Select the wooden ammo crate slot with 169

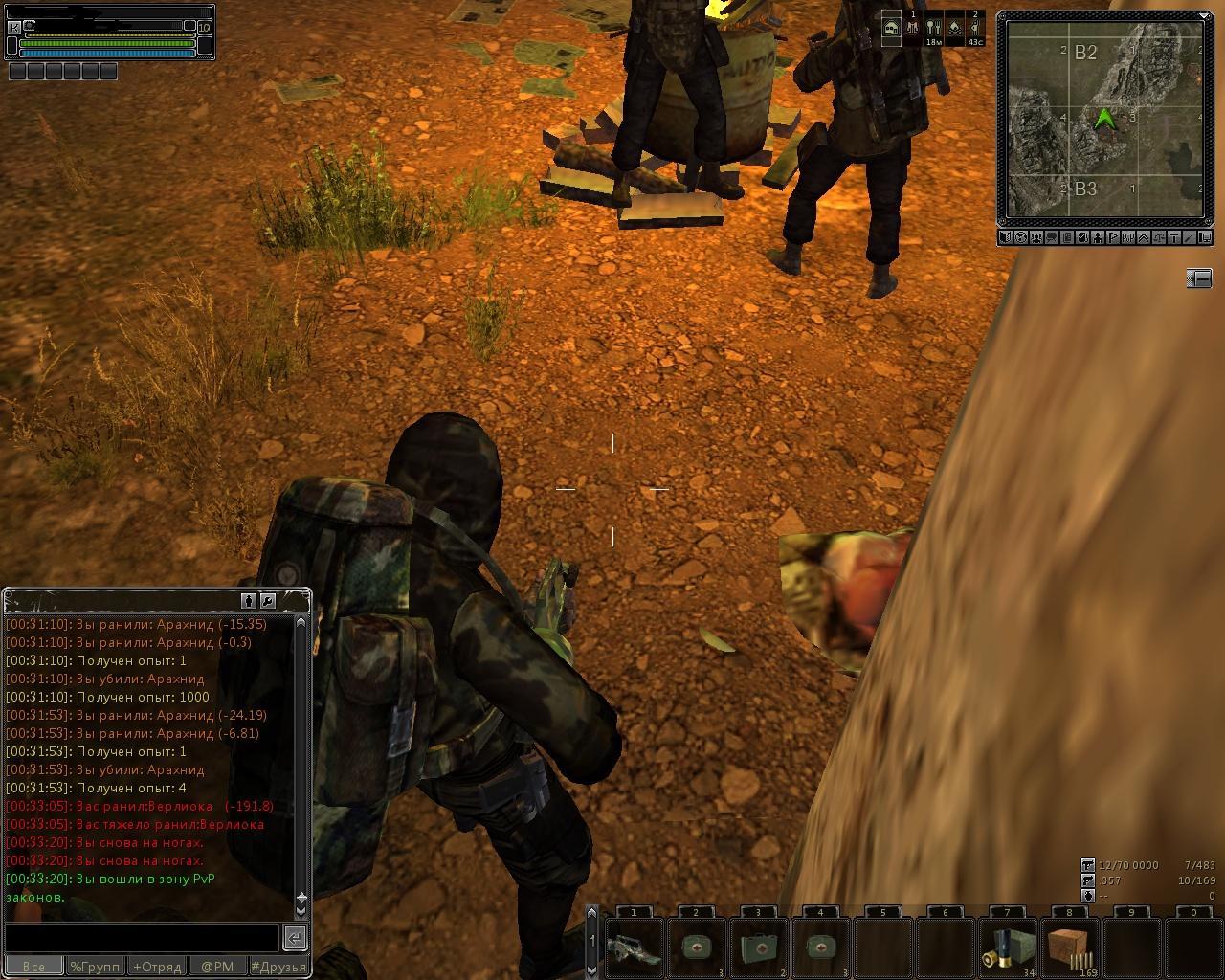(x=1069, y=947)
